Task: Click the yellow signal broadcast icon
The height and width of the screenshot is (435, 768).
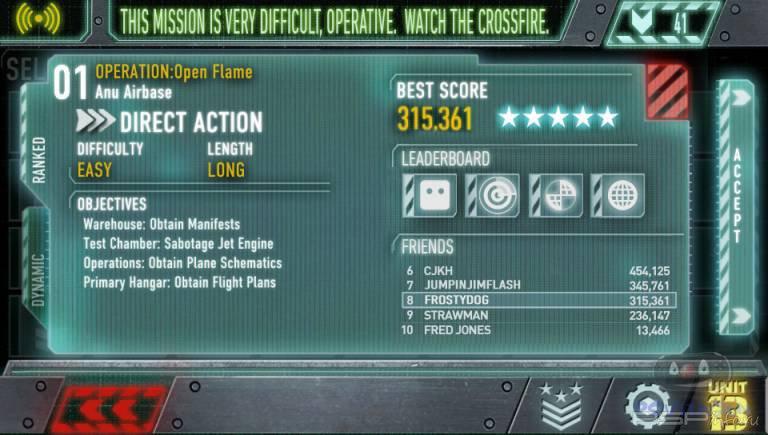Action: [x=40, y=19]
